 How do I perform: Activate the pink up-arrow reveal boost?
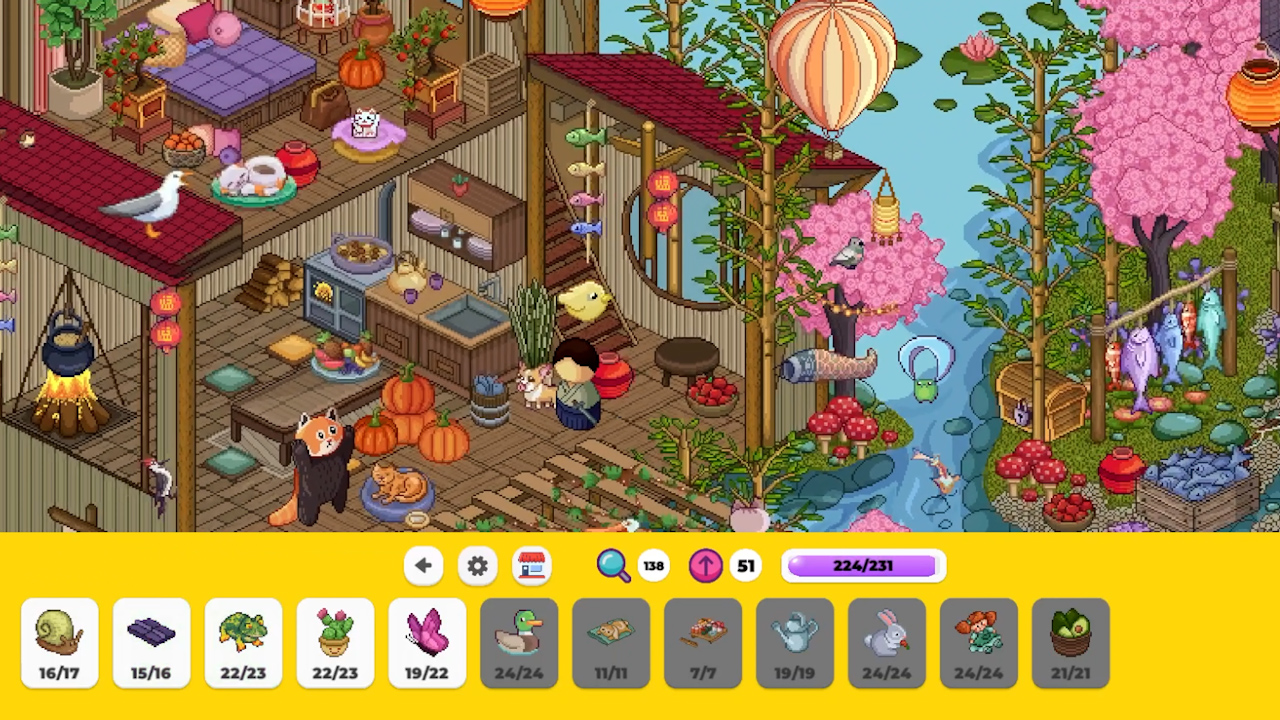(x=705, y=566)
